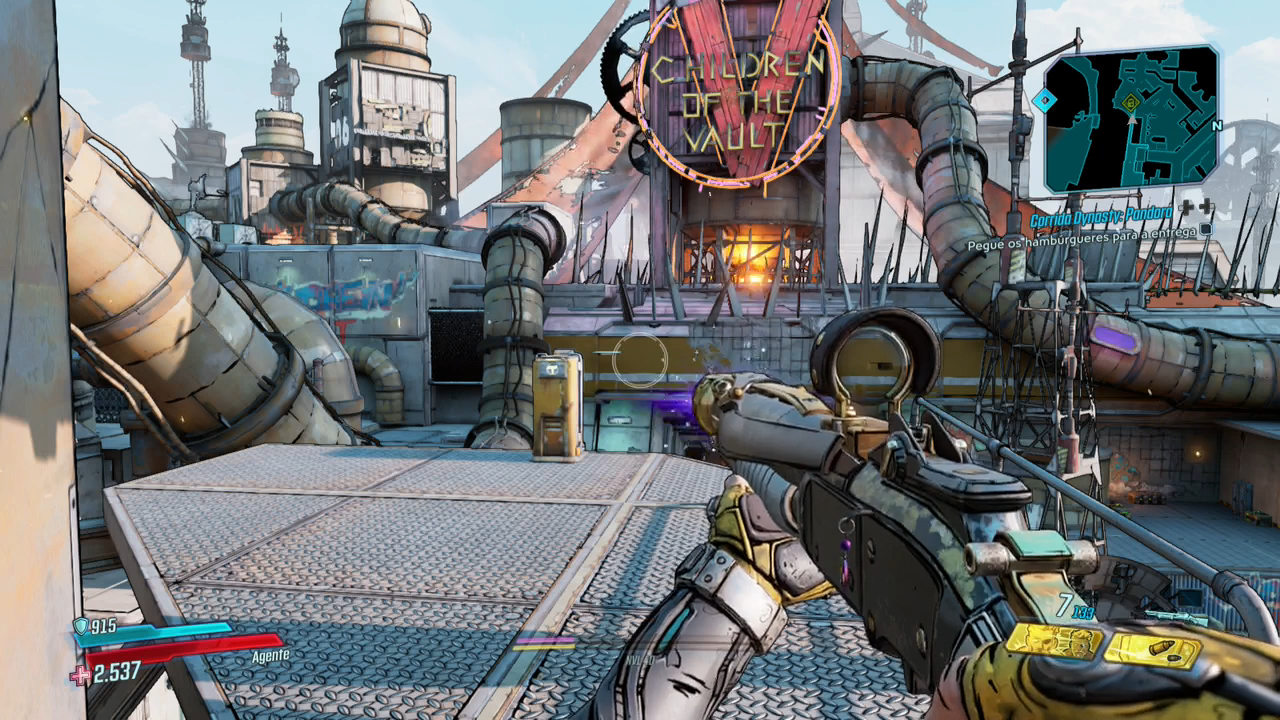Activate the action skill portrait icon
1280x720 pixels.
pos(1054,640)
